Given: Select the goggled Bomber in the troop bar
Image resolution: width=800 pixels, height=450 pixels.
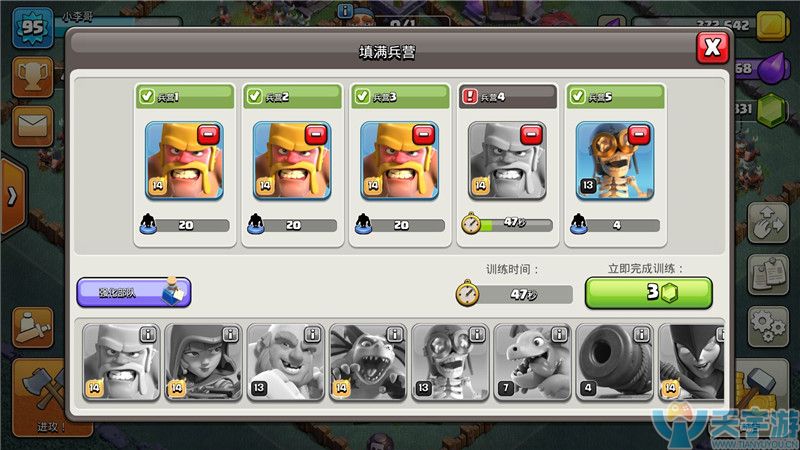Looking at the screenshot, I should coord(448,362).
